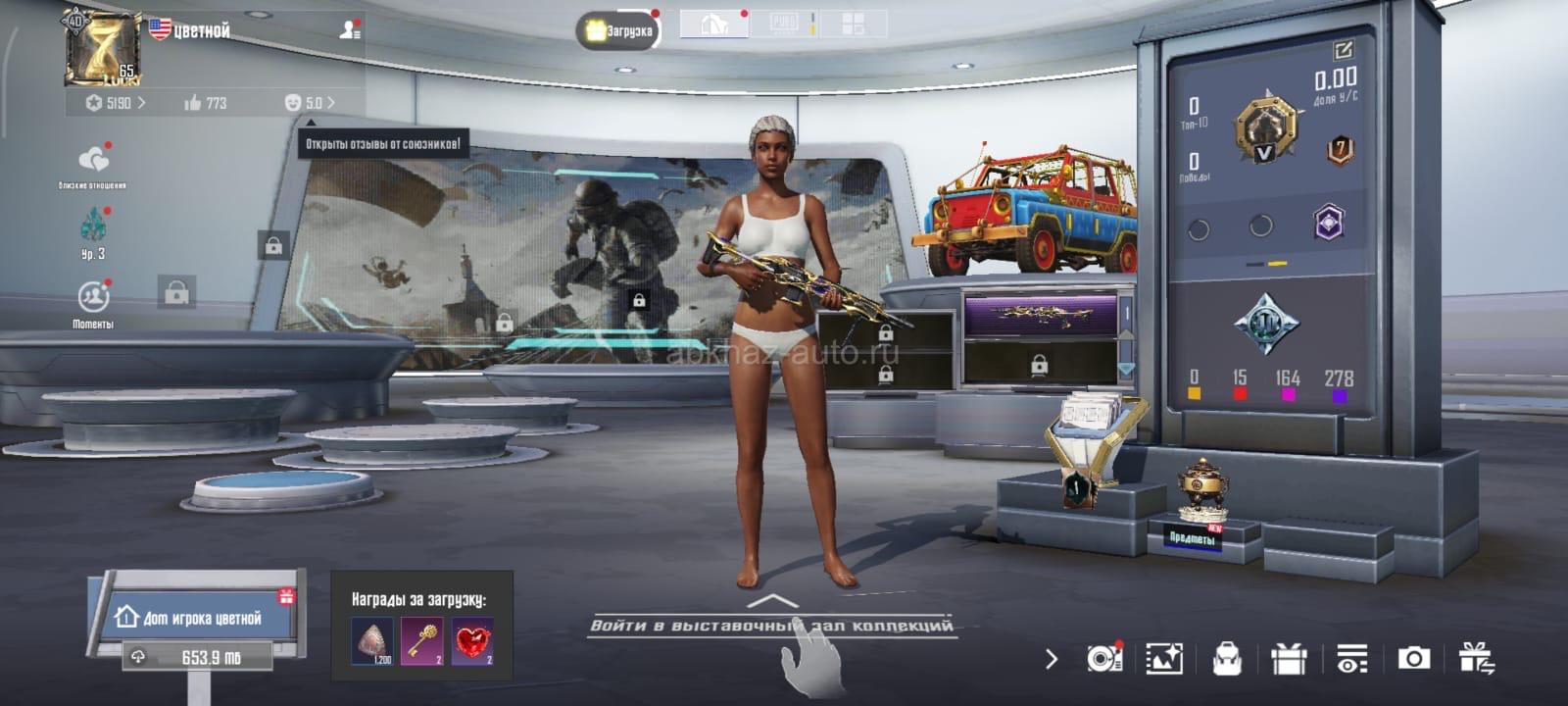Open the Загрузка download button
Screen dimensions: 1568x706
pos(618,30)
